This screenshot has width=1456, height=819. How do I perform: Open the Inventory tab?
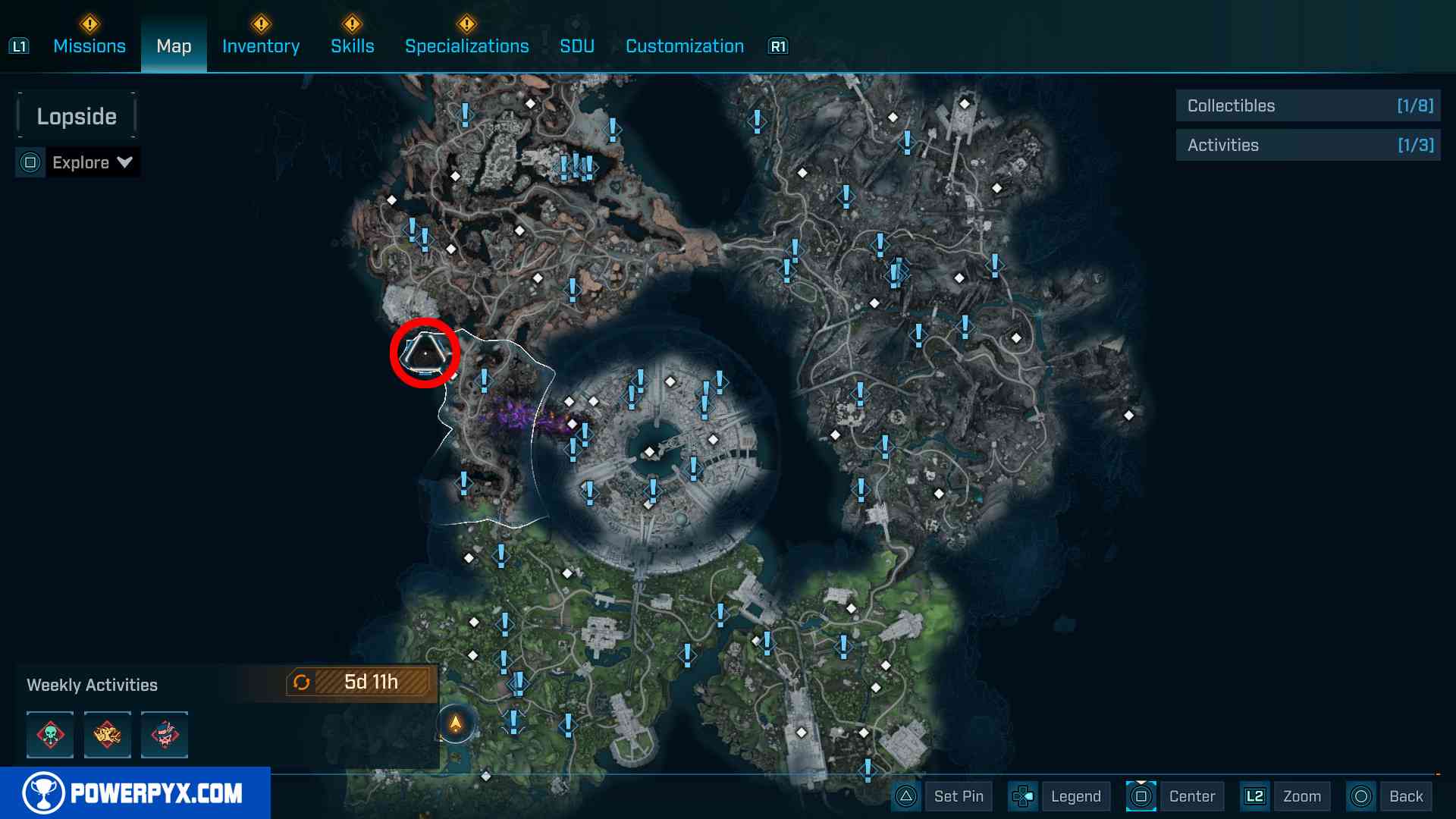coord(261,46)
